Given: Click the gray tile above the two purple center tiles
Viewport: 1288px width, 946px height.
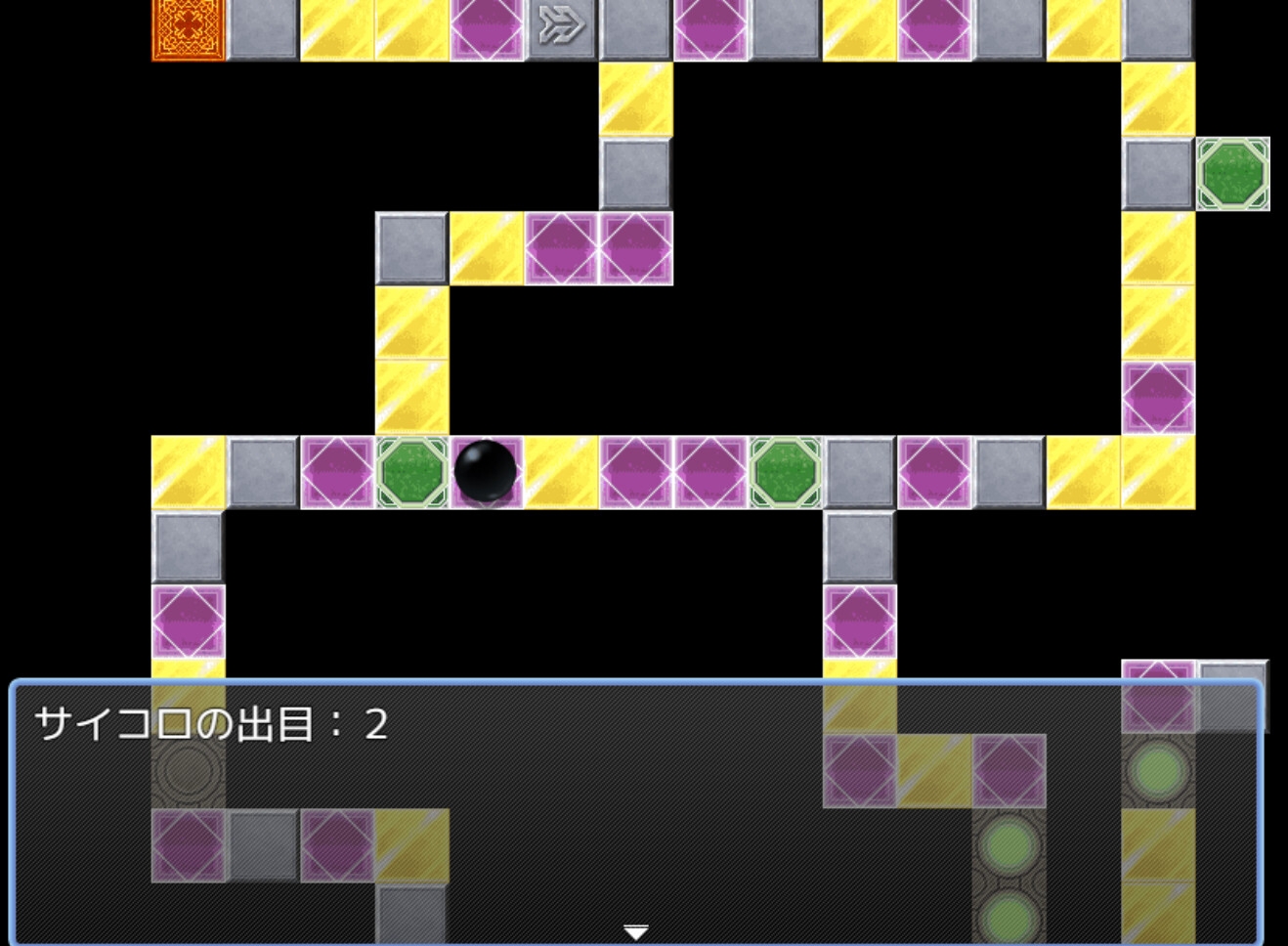Looking at the screenshot, I should pyautogui.click(x=634, y=176).
